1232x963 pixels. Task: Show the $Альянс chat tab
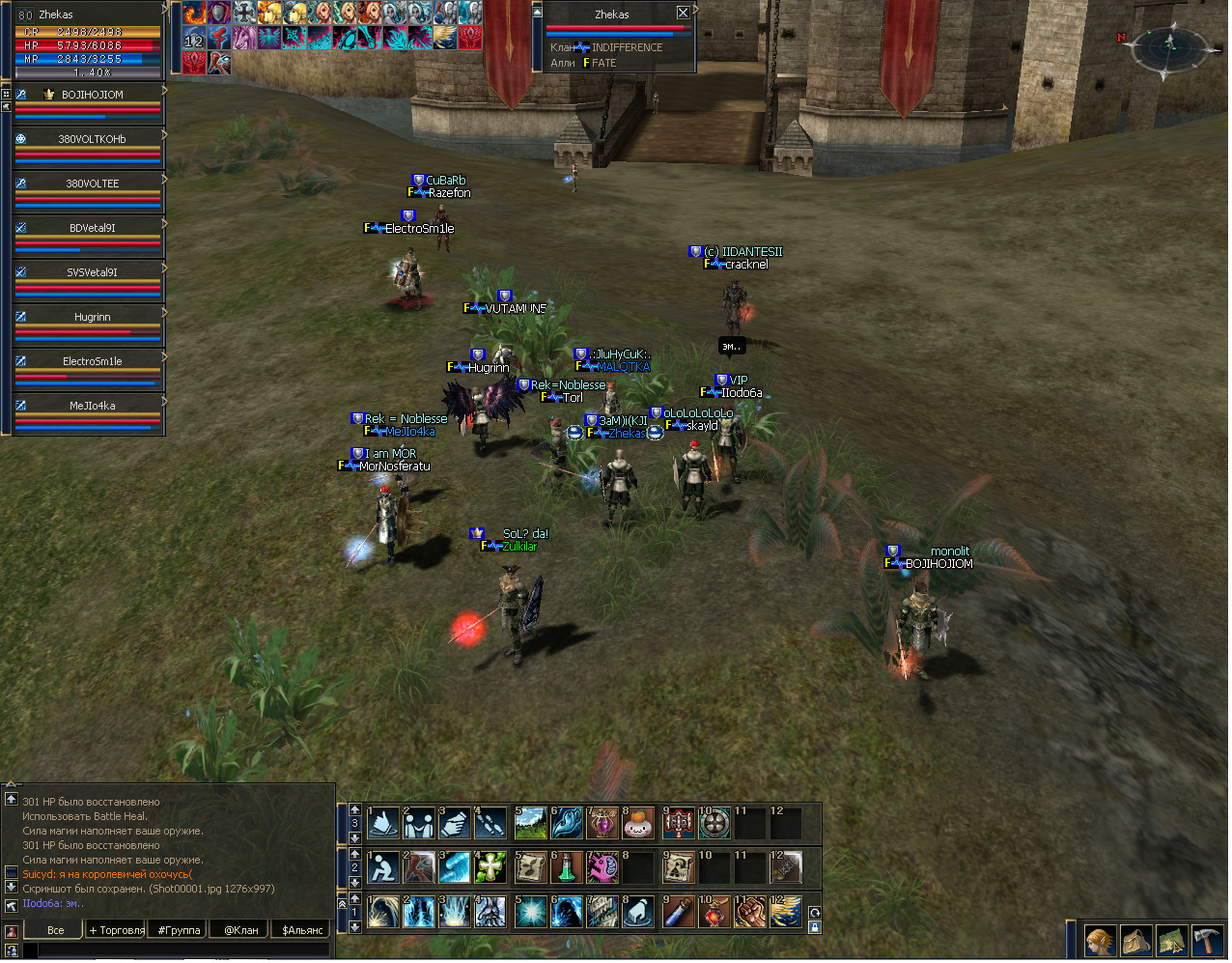tap(302, 930)
